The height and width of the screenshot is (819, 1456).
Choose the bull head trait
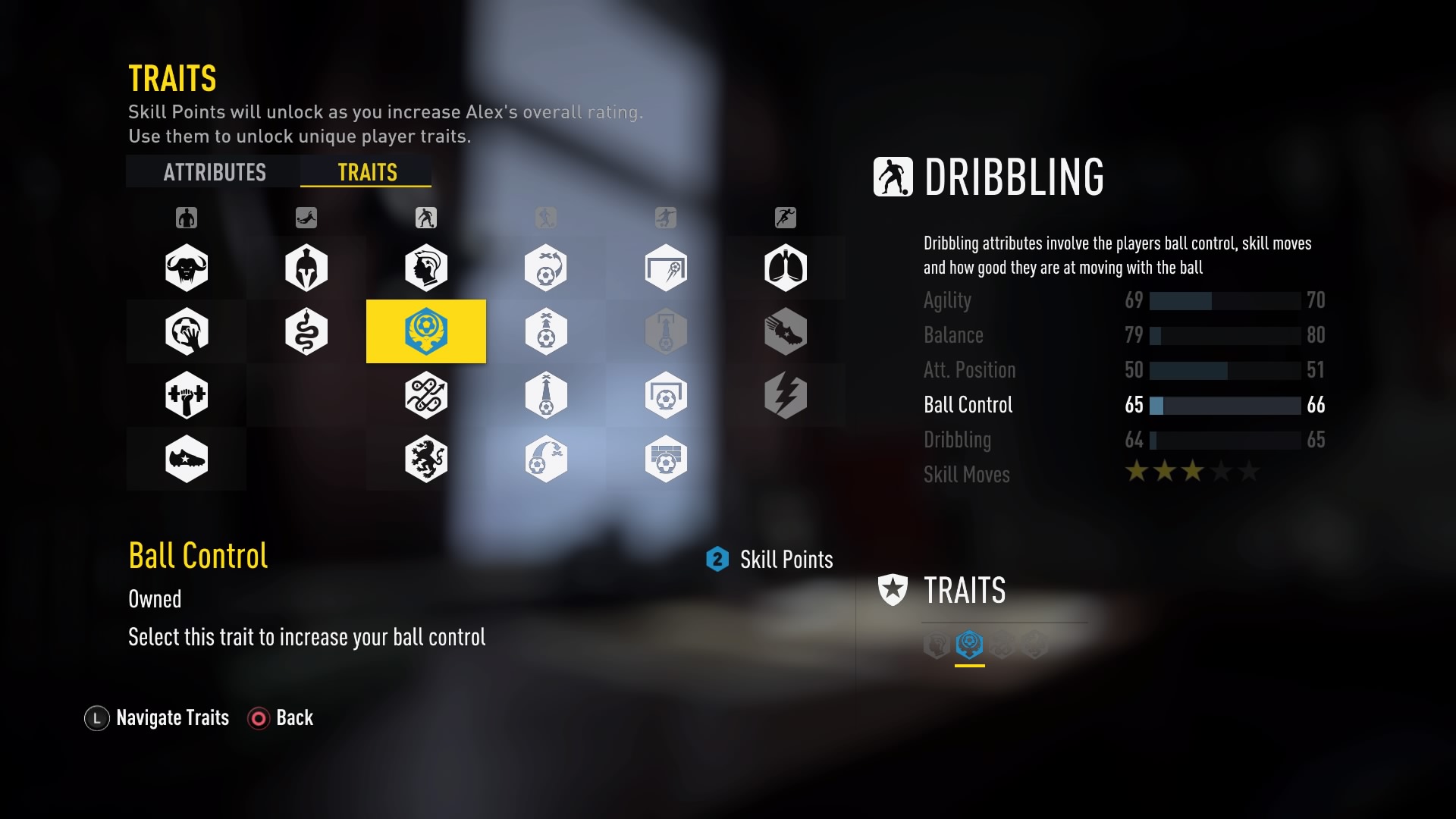point(187,268)
